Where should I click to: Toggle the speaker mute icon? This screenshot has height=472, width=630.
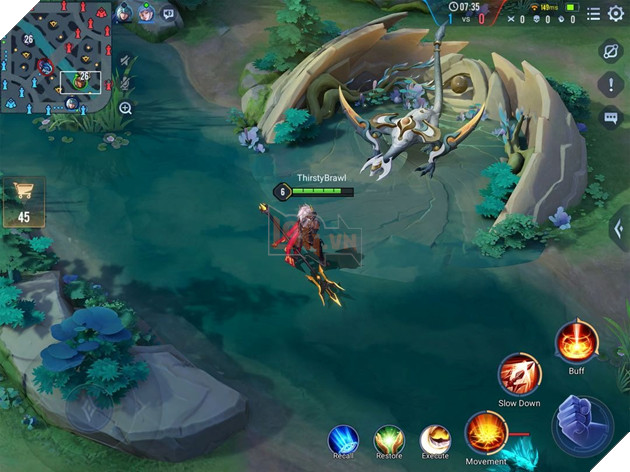(125, 61)
